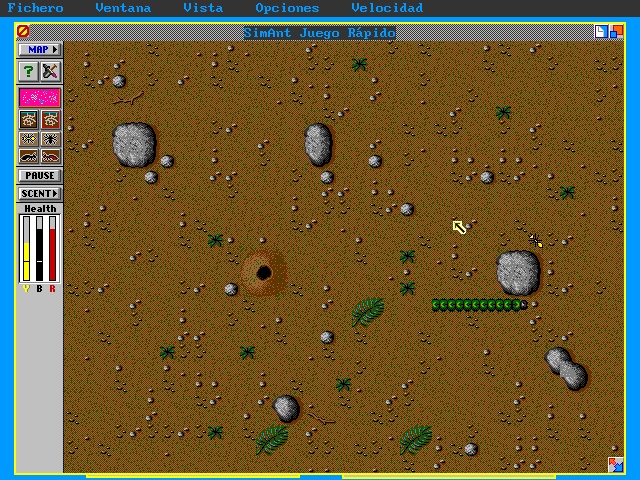Pause the game with PAUSE button

coord(40,175)
